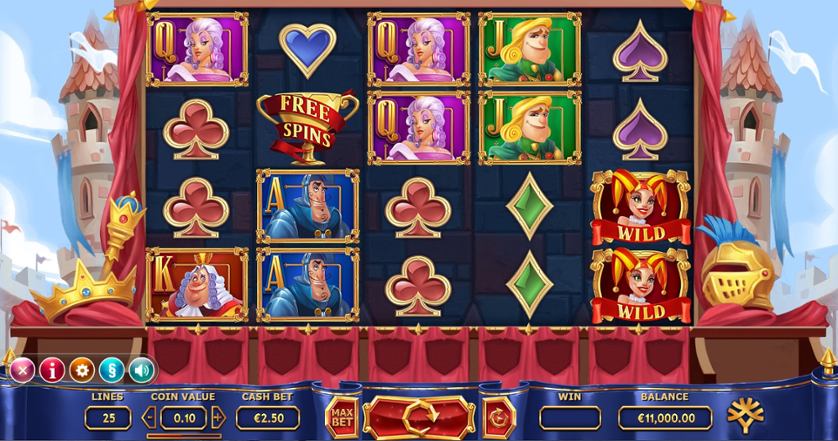This screenshot has width=838, height=441.
Task: Show the game rules section icon
Action: point(111,369)
